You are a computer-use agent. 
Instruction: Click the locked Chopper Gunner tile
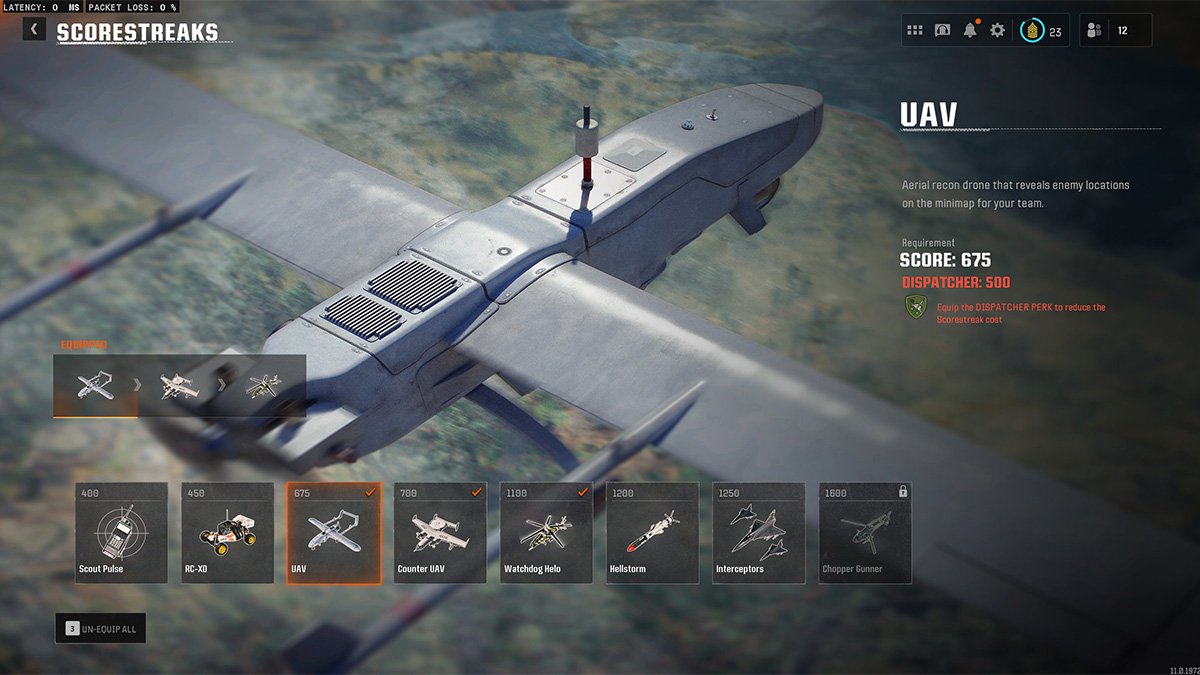click(x=864, y=533)
